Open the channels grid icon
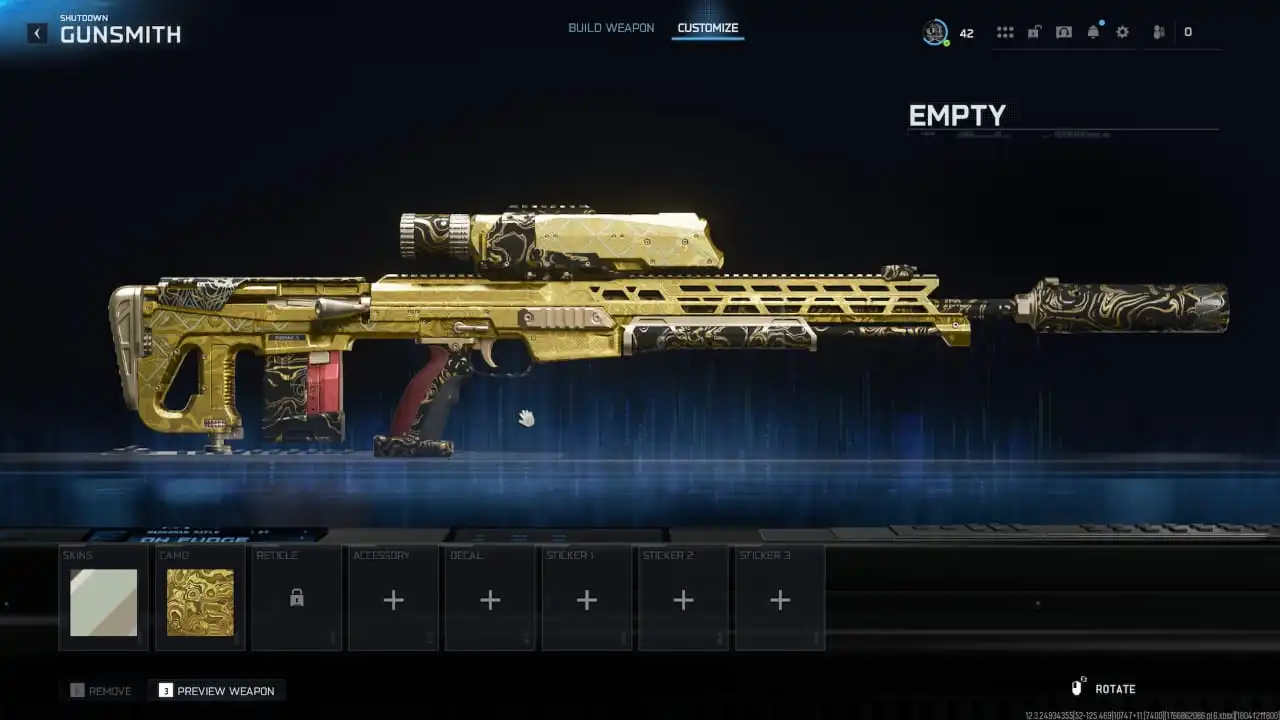 point(1004,31)
